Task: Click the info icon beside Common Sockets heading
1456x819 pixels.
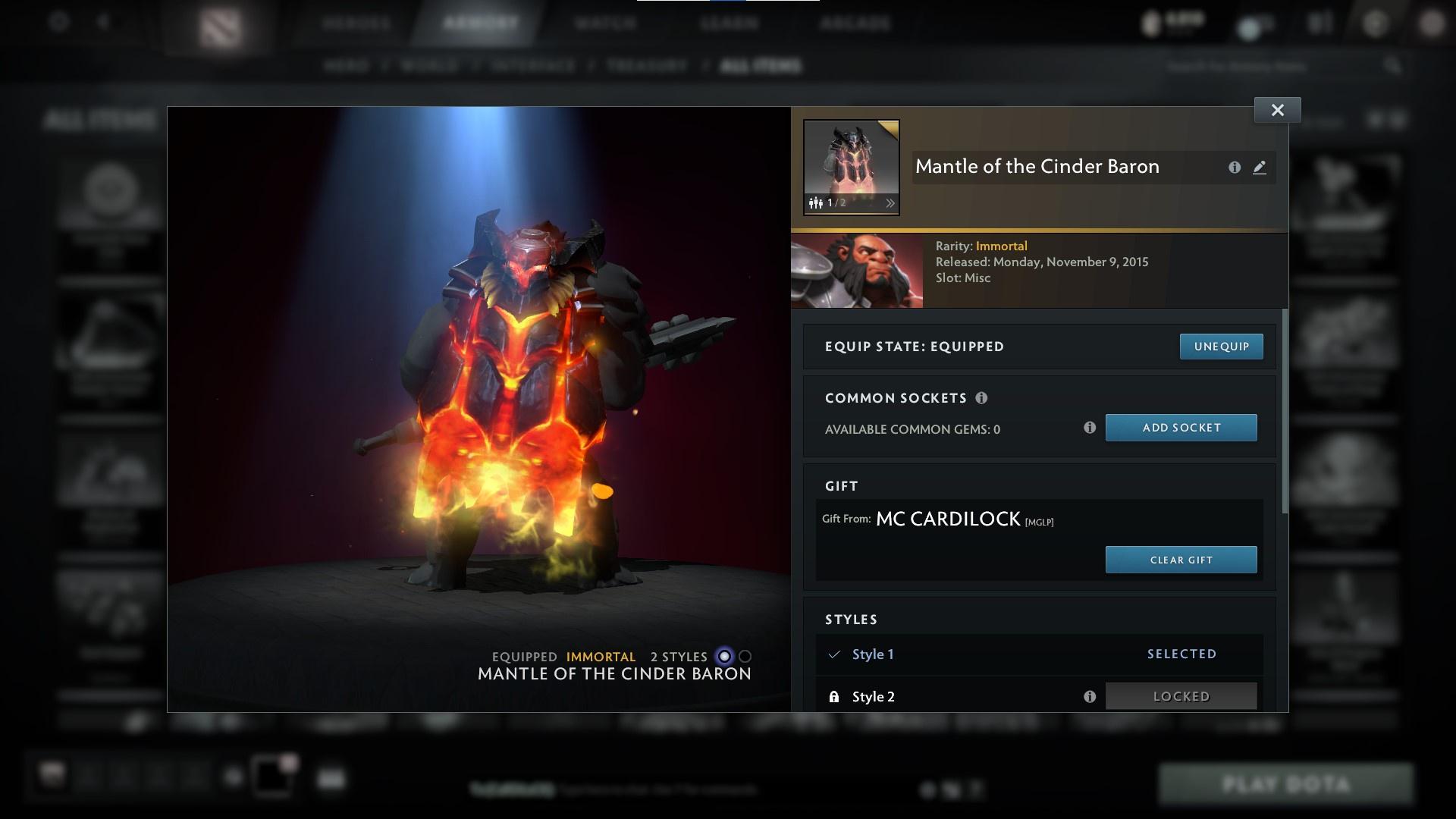Action: [982, 397]
